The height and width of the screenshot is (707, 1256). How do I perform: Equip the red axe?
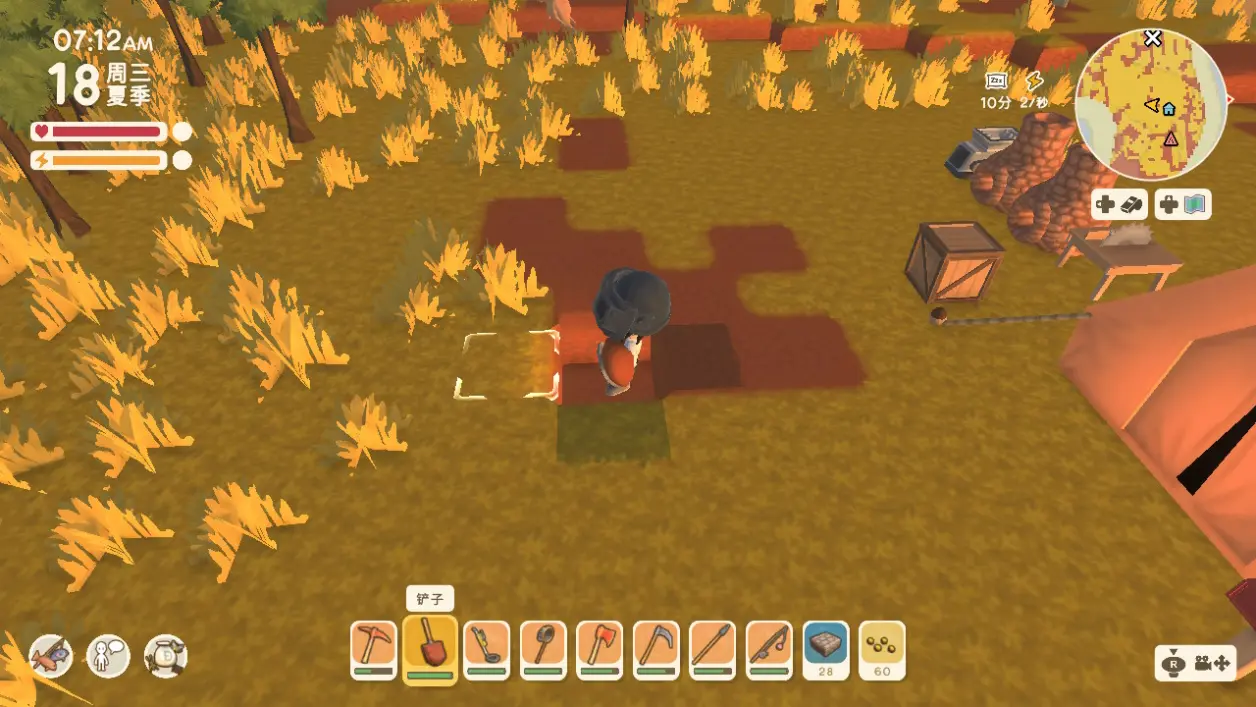point(599,649)
